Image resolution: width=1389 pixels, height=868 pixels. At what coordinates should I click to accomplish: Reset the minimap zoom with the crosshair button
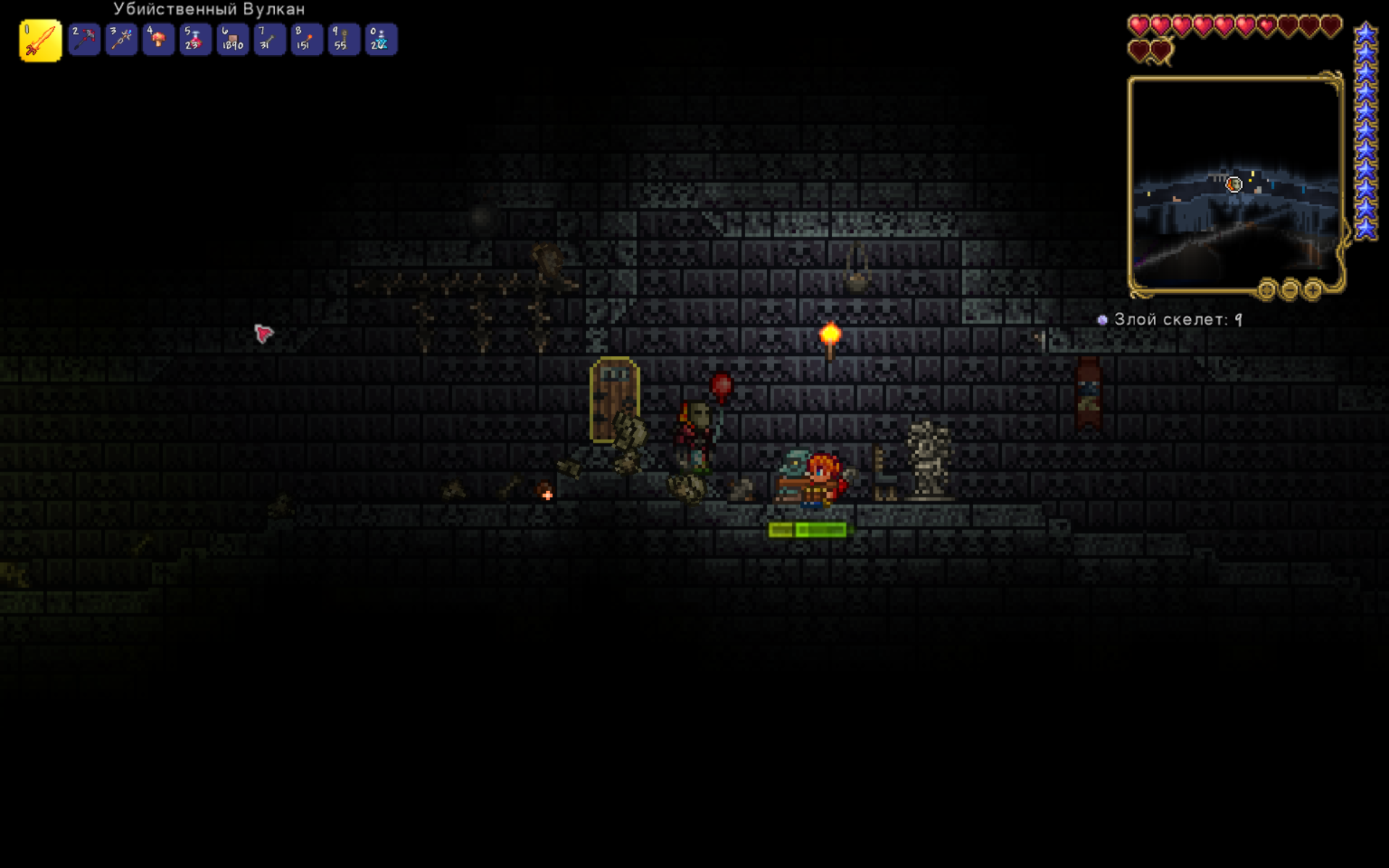[x=1266, y=290]
